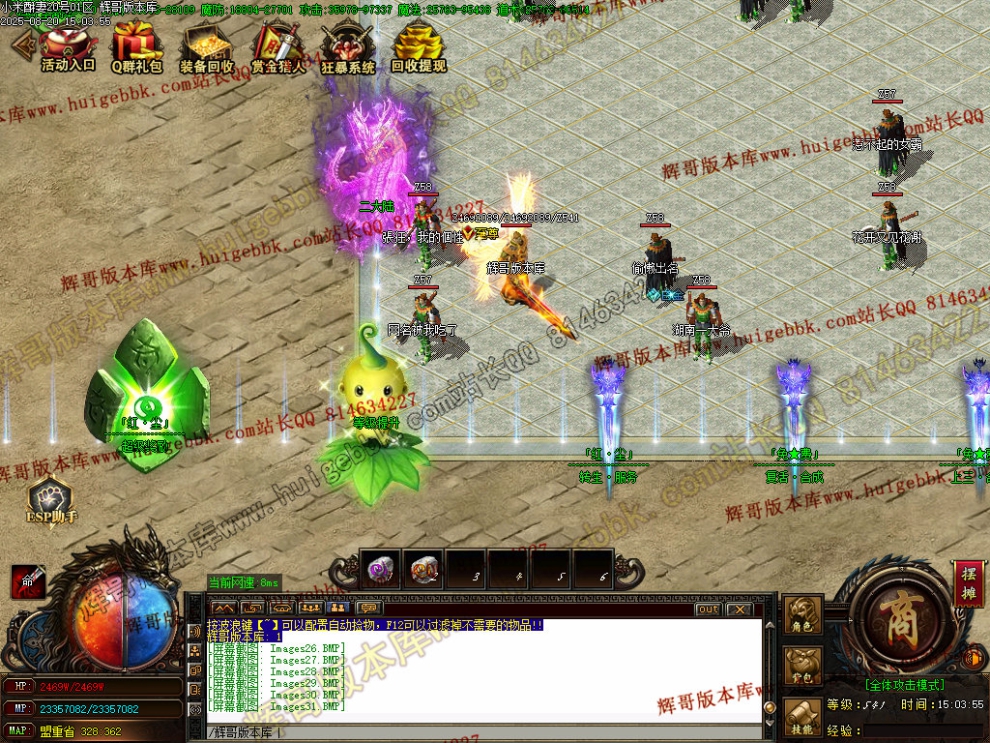Image resolution: width=990 pixels, height=743 pixels.
Task: Open 回收提现 gold ingot menu
Action: coord(418,47)
